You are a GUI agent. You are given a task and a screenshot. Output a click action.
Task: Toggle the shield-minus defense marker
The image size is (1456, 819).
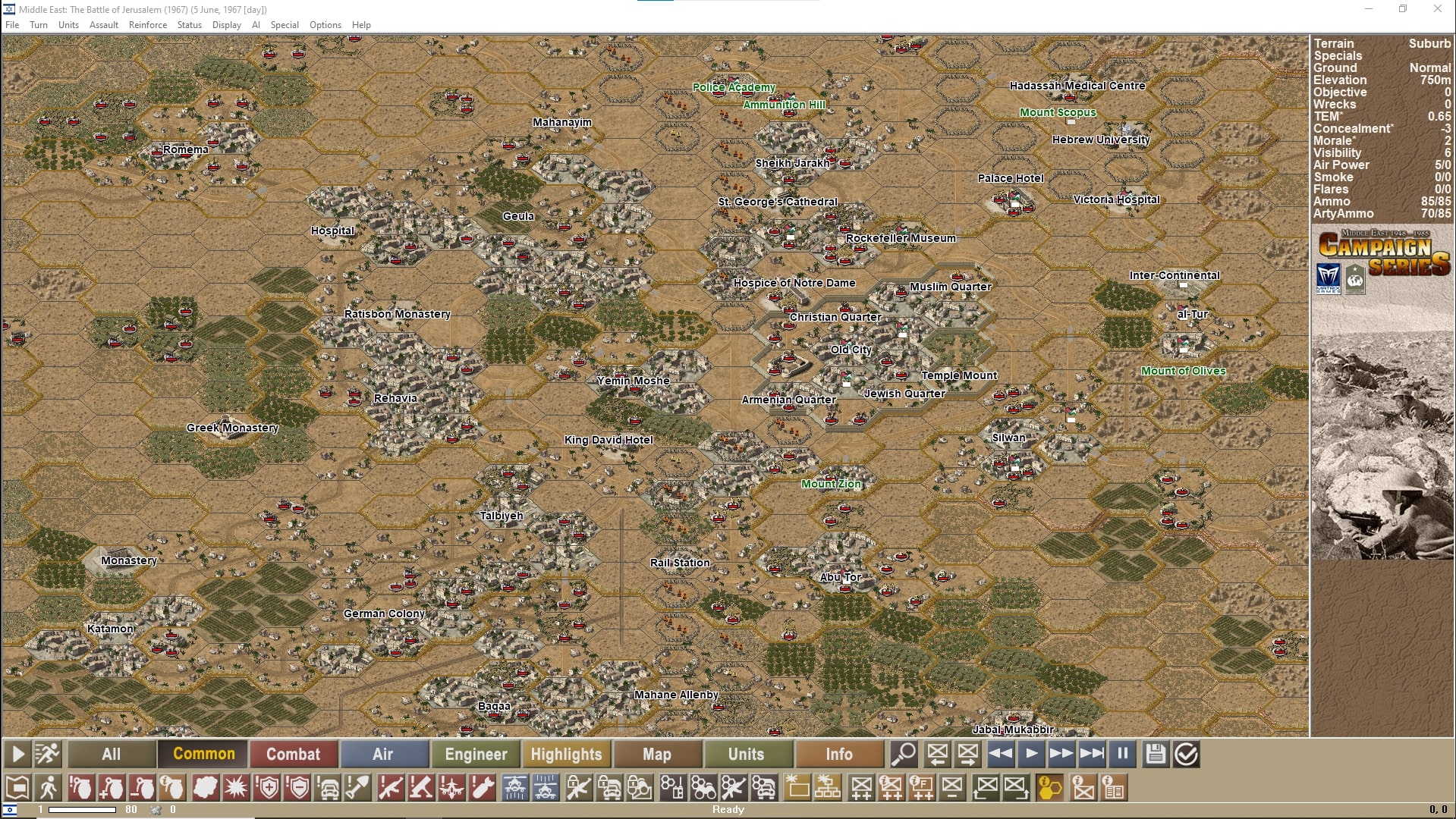click(x=299, y=788)
